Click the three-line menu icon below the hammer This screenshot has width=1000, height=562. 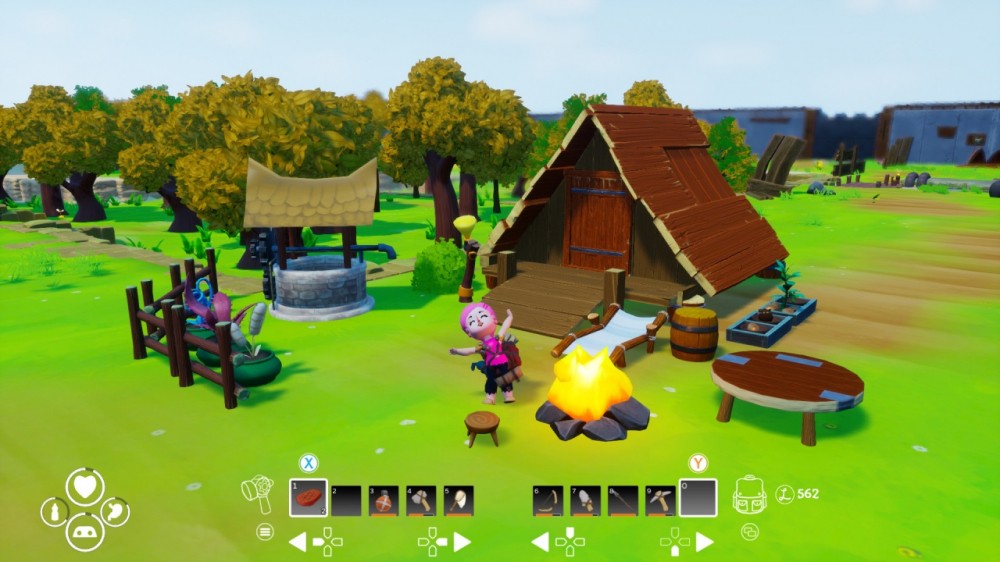click(x=265, y=531)
